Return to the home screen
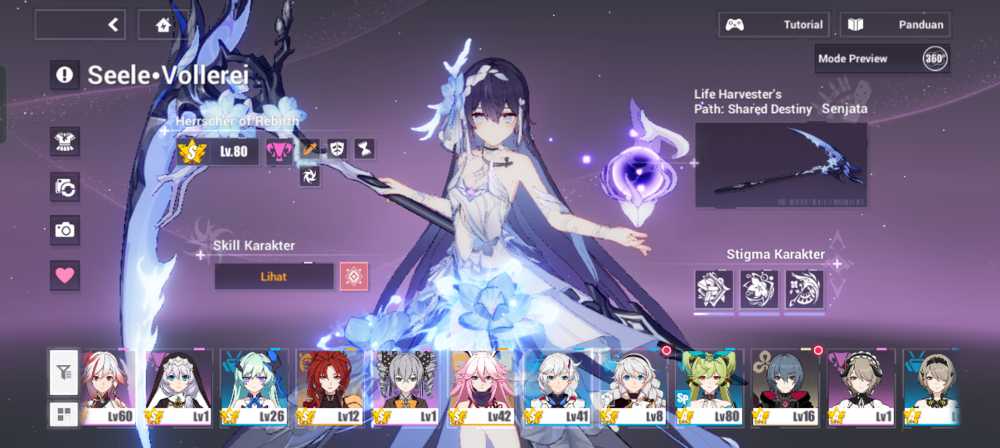 click(163, 25)
